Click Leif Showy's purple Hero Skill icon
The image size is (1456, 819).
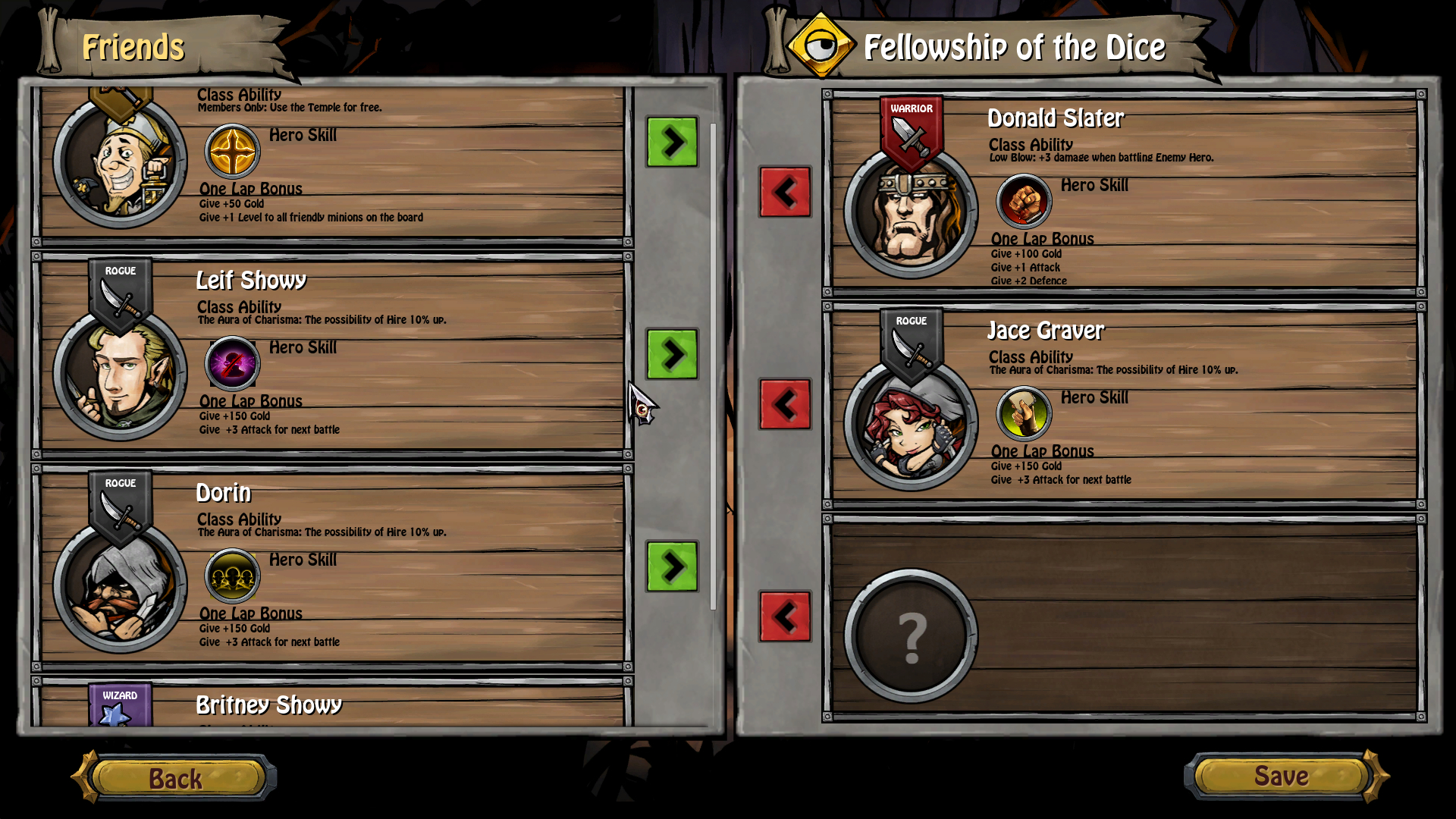pyautogui.click(x=232, y=362)
